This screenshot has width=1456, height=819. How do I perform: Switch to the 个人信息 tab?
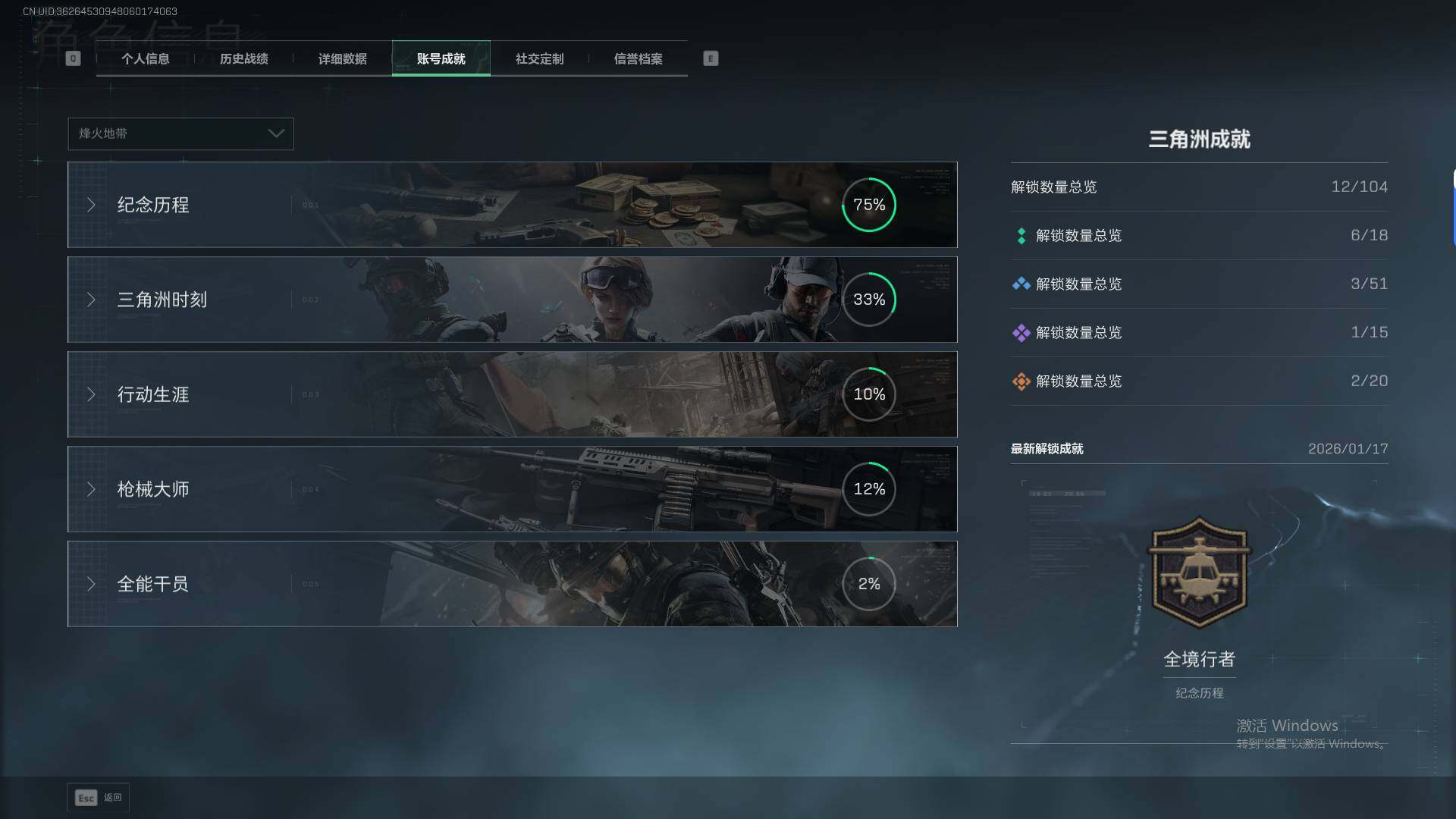[x=145, y=59]
